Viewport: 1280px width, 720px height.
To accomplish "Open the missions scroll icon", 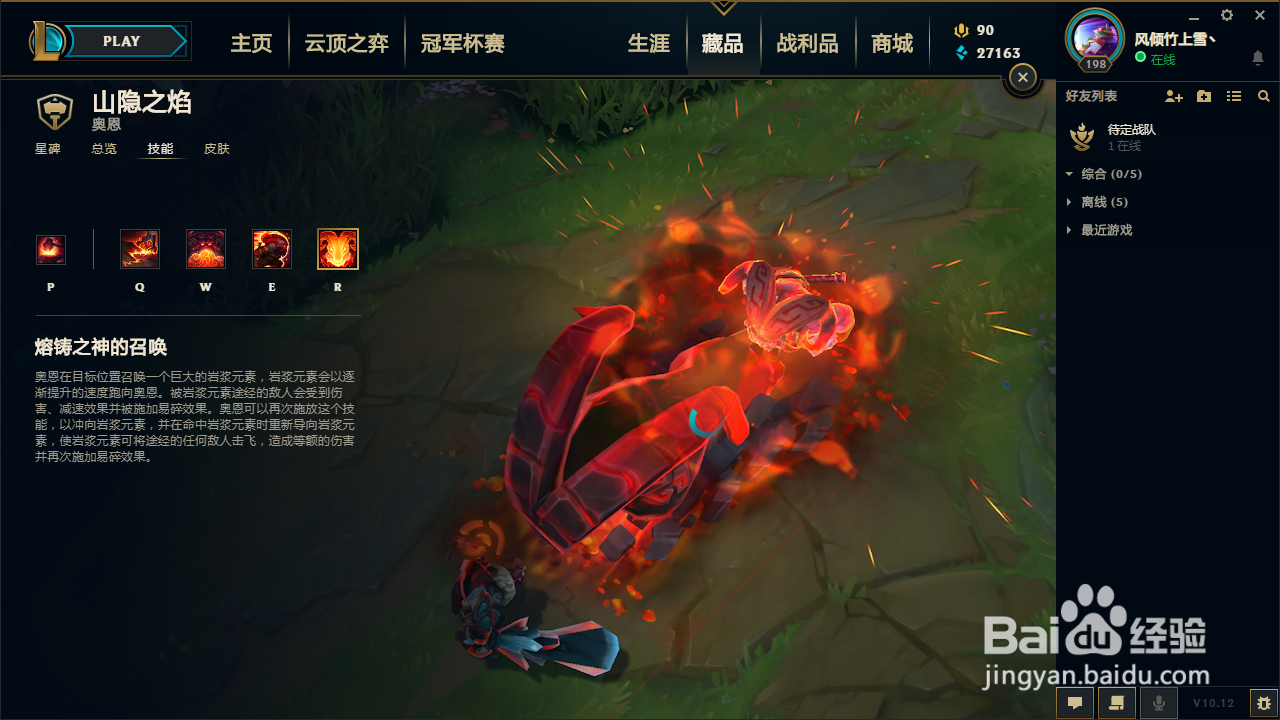I will point(1116,702).
